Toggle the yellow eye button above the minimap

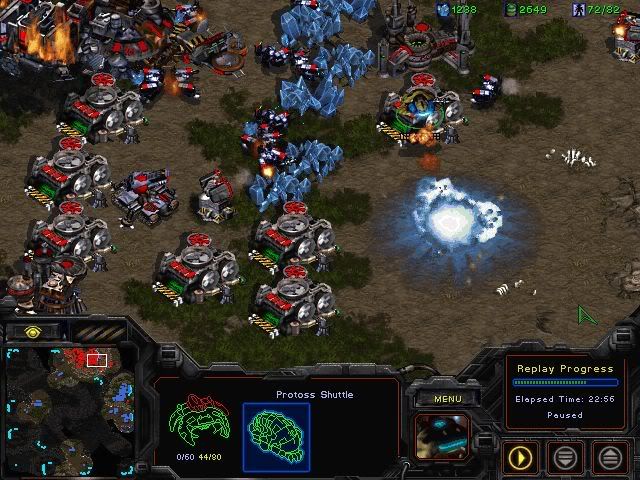(34, 331)
